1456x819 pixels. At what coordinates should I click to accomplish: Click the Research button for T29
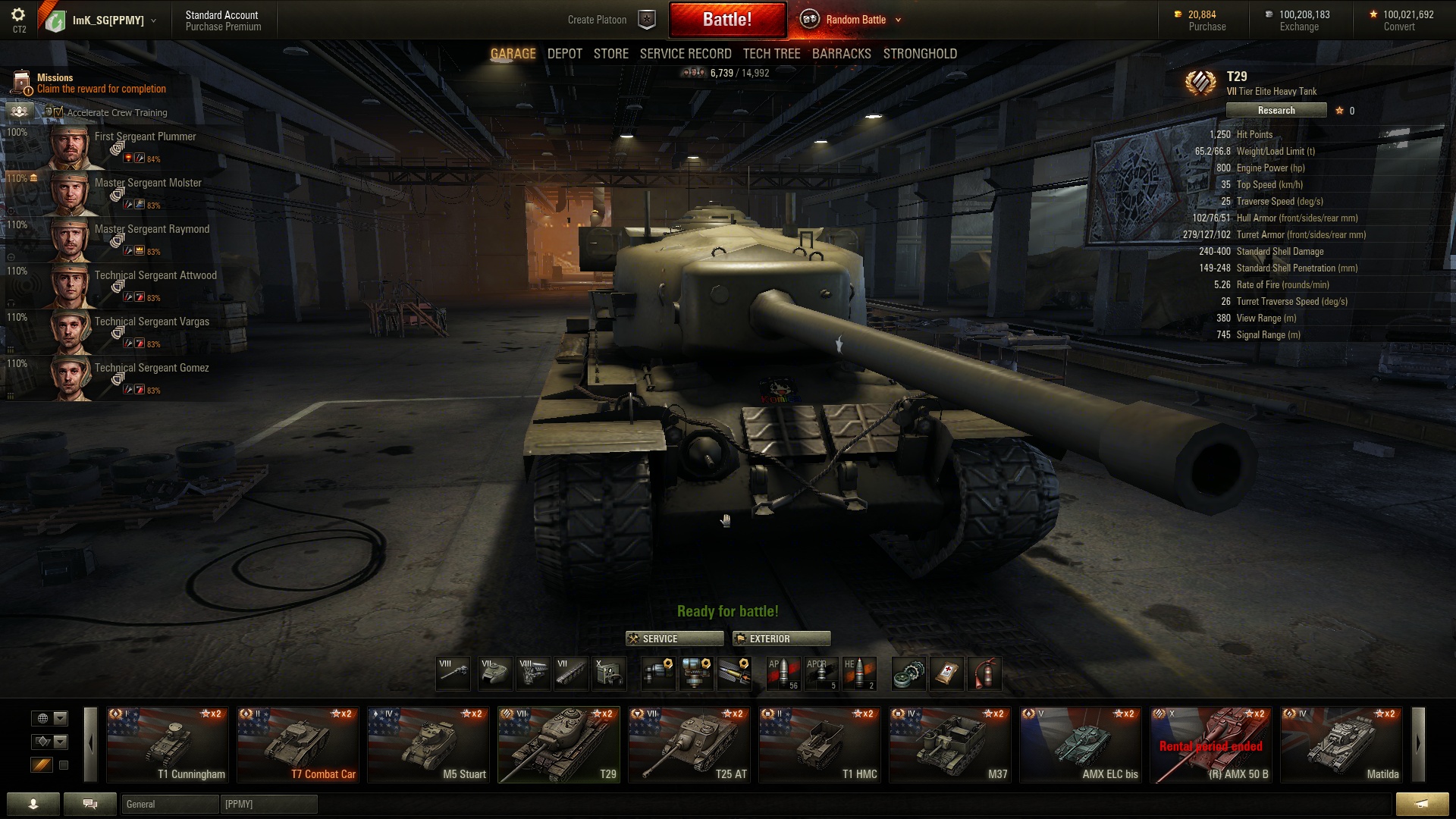click(1276, 111)
